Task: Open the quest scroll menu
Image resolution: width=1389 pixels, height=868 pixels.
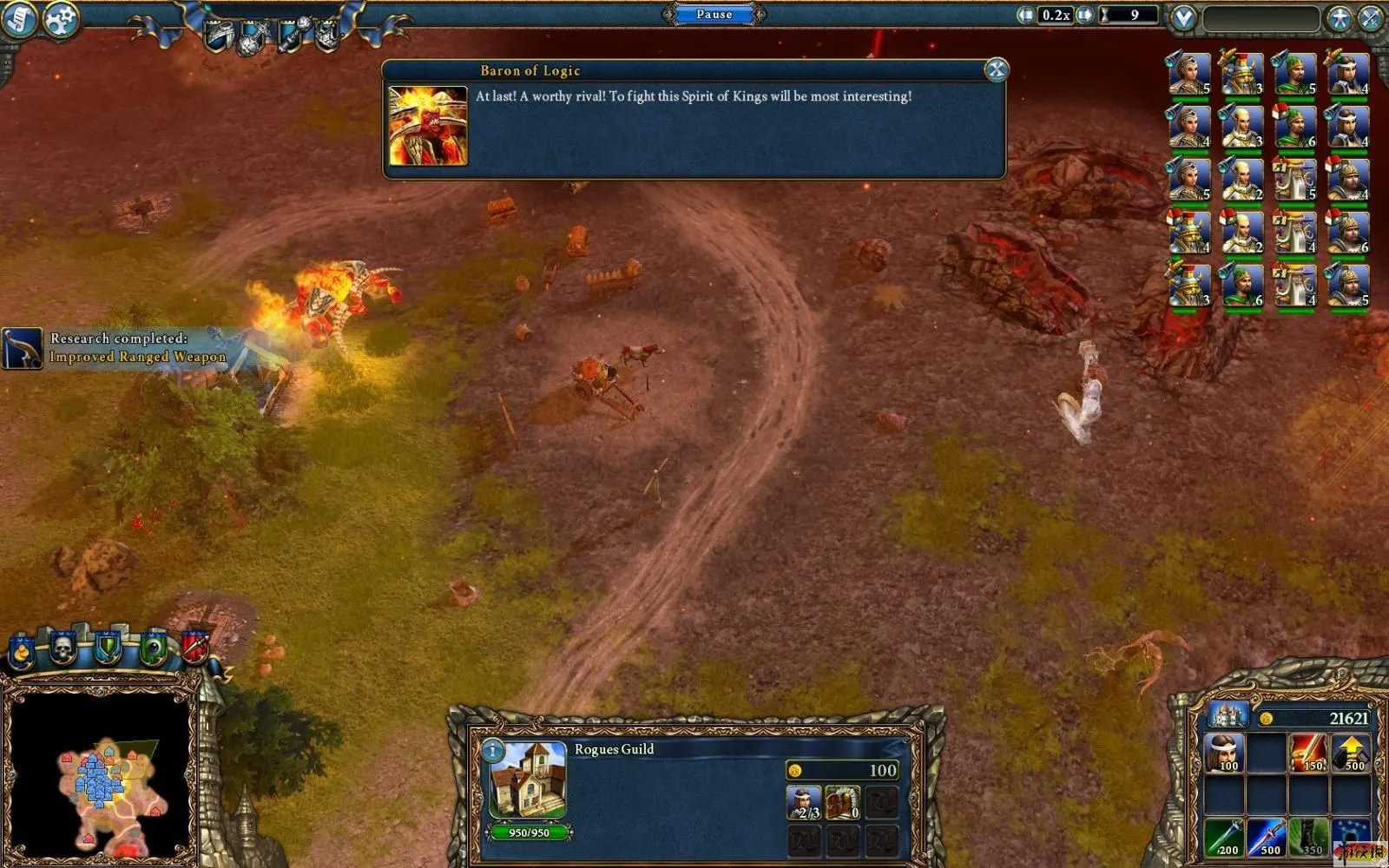Action: [18, 19]
